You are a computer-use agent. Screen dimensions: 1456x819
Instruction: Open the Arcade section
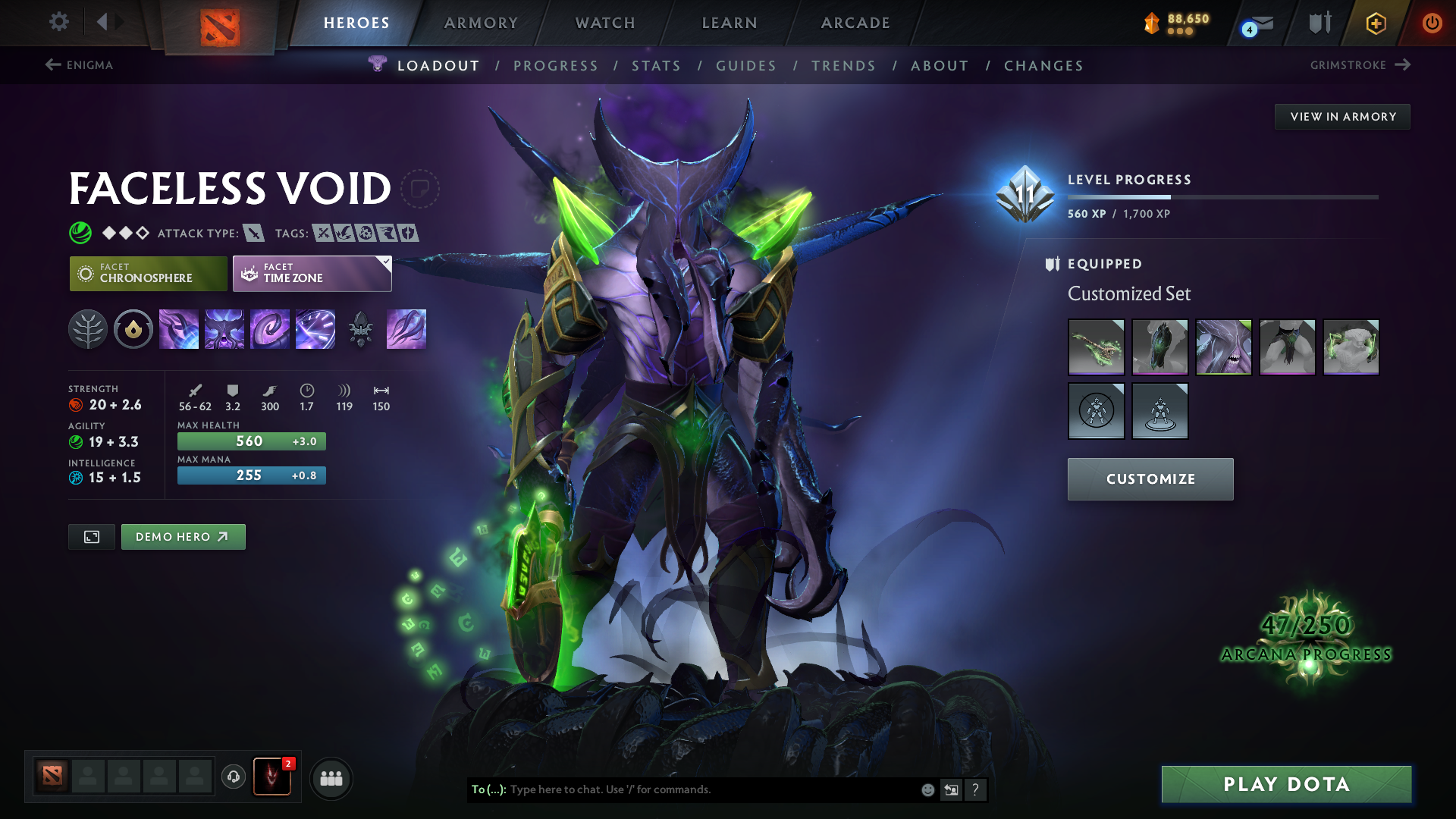855,23
